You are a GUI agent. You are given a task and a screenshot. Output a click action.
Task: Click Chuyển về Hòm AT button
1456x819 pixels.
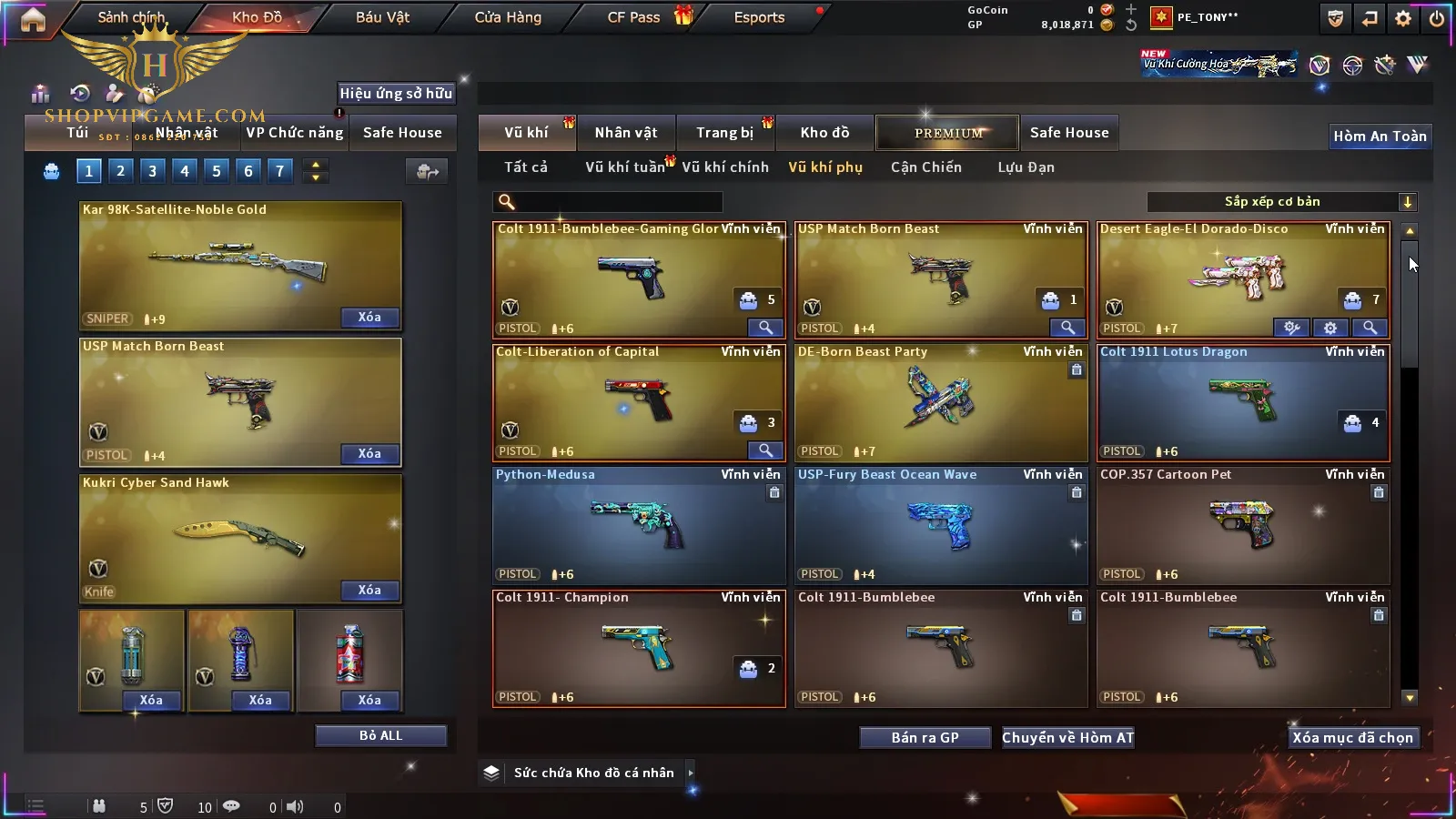(x=1068, y=737)
